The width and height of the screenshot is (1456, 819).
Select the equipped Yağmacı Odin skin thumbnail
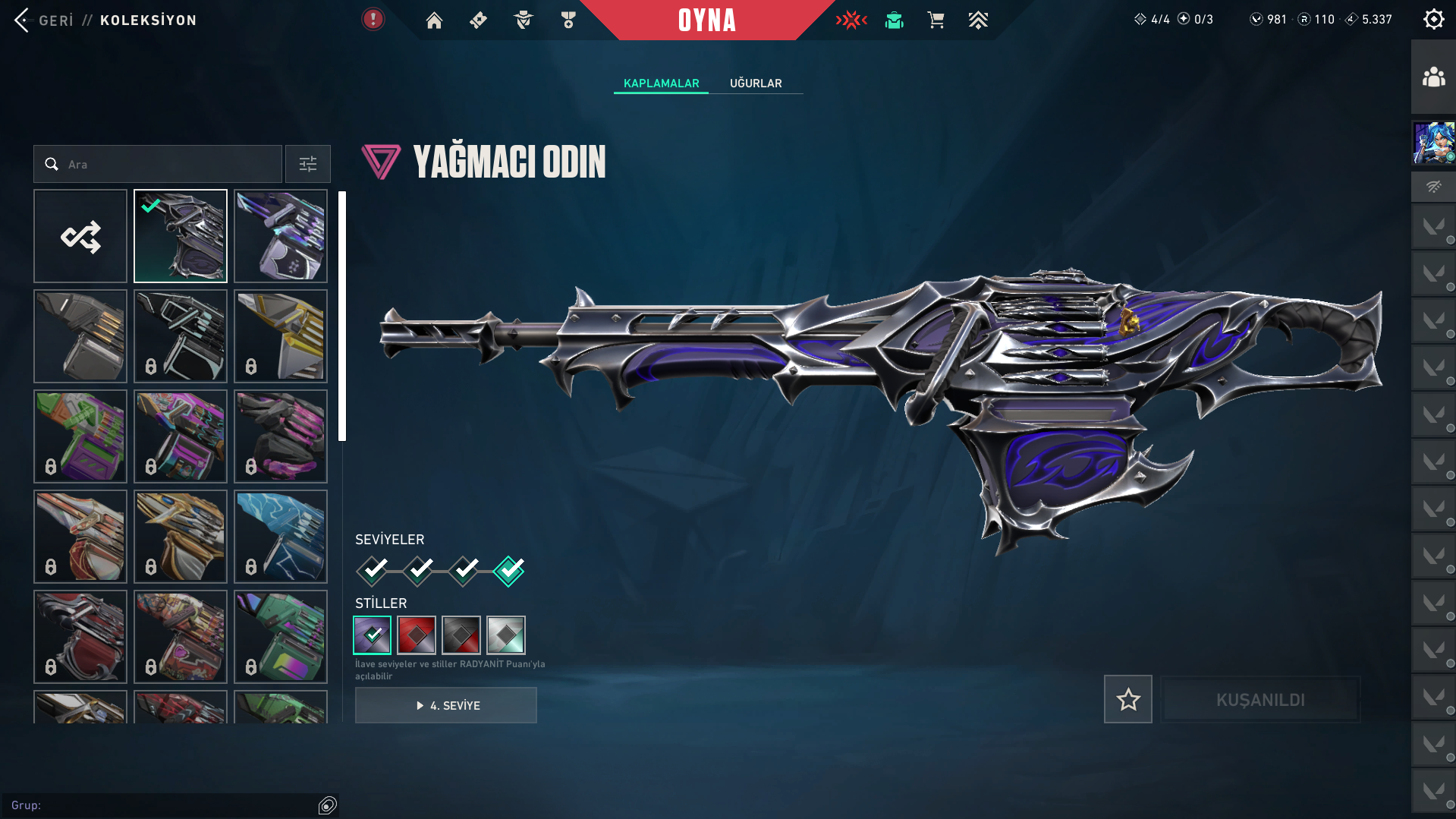pyautogui.click(x=181, y=236)
